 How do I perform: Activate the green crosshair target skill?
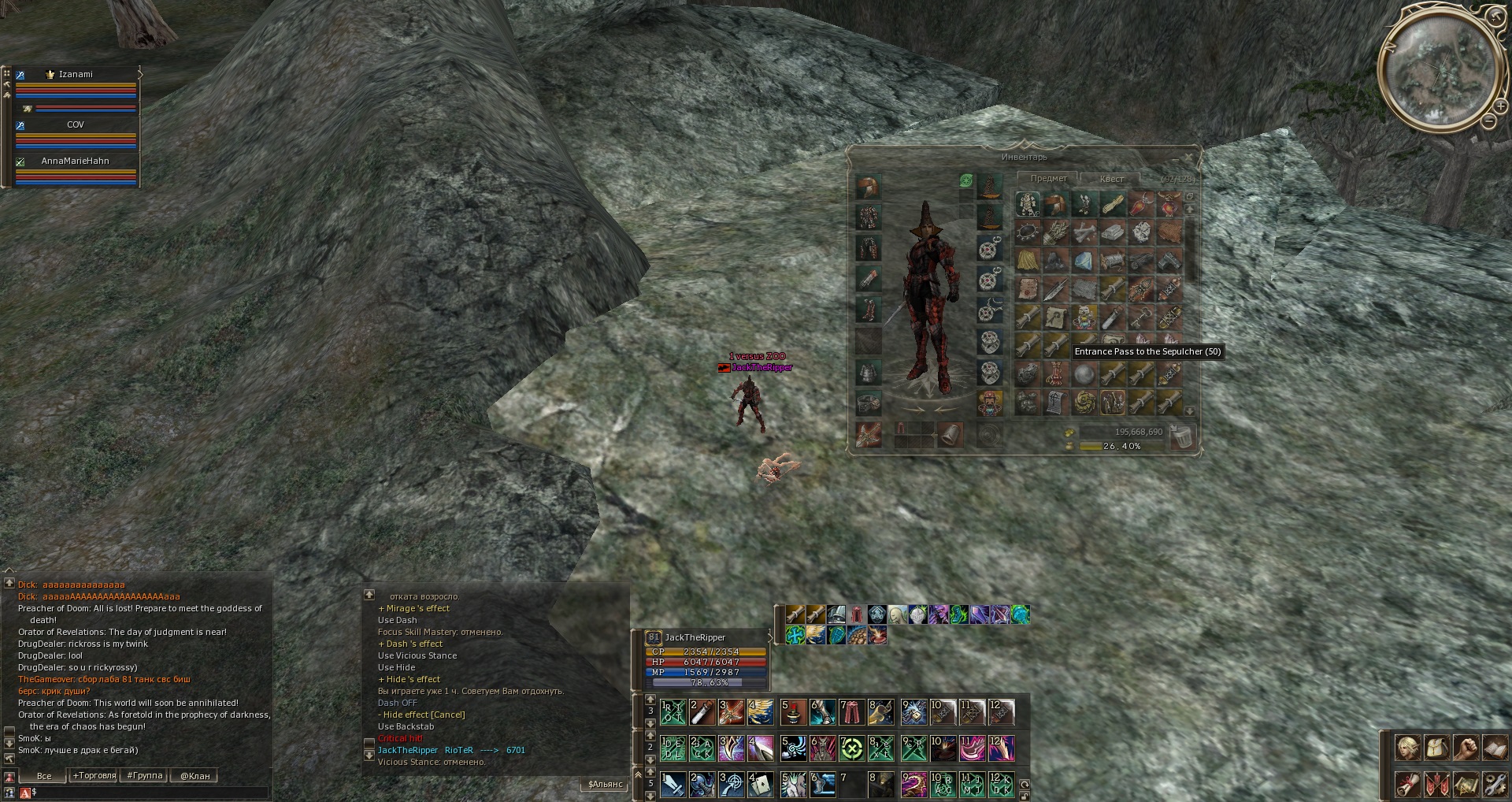(x=852, y=748)
